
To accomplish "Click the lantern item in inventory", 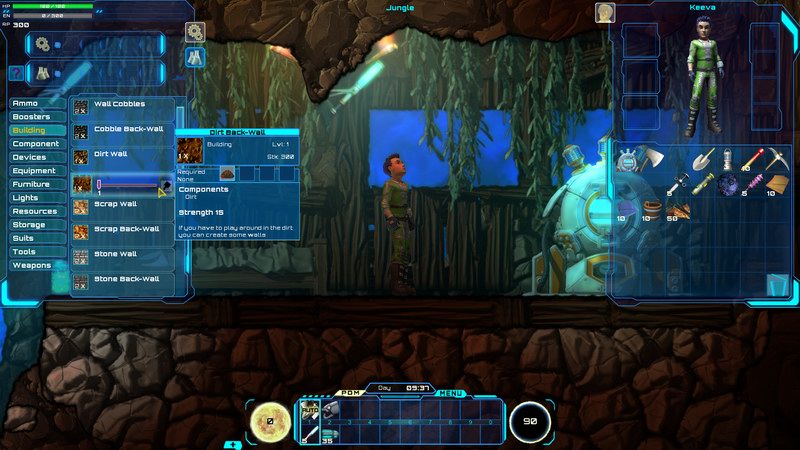I will [x=728, y=159].
